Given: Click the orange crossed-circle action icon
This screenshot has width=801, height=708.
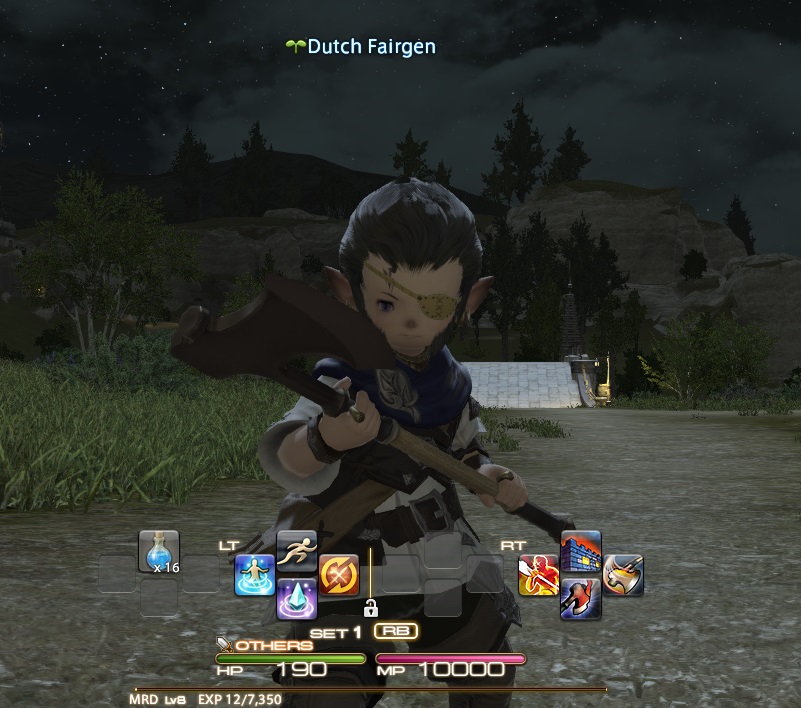Looking at the screenshot, I should coord(339,575).
